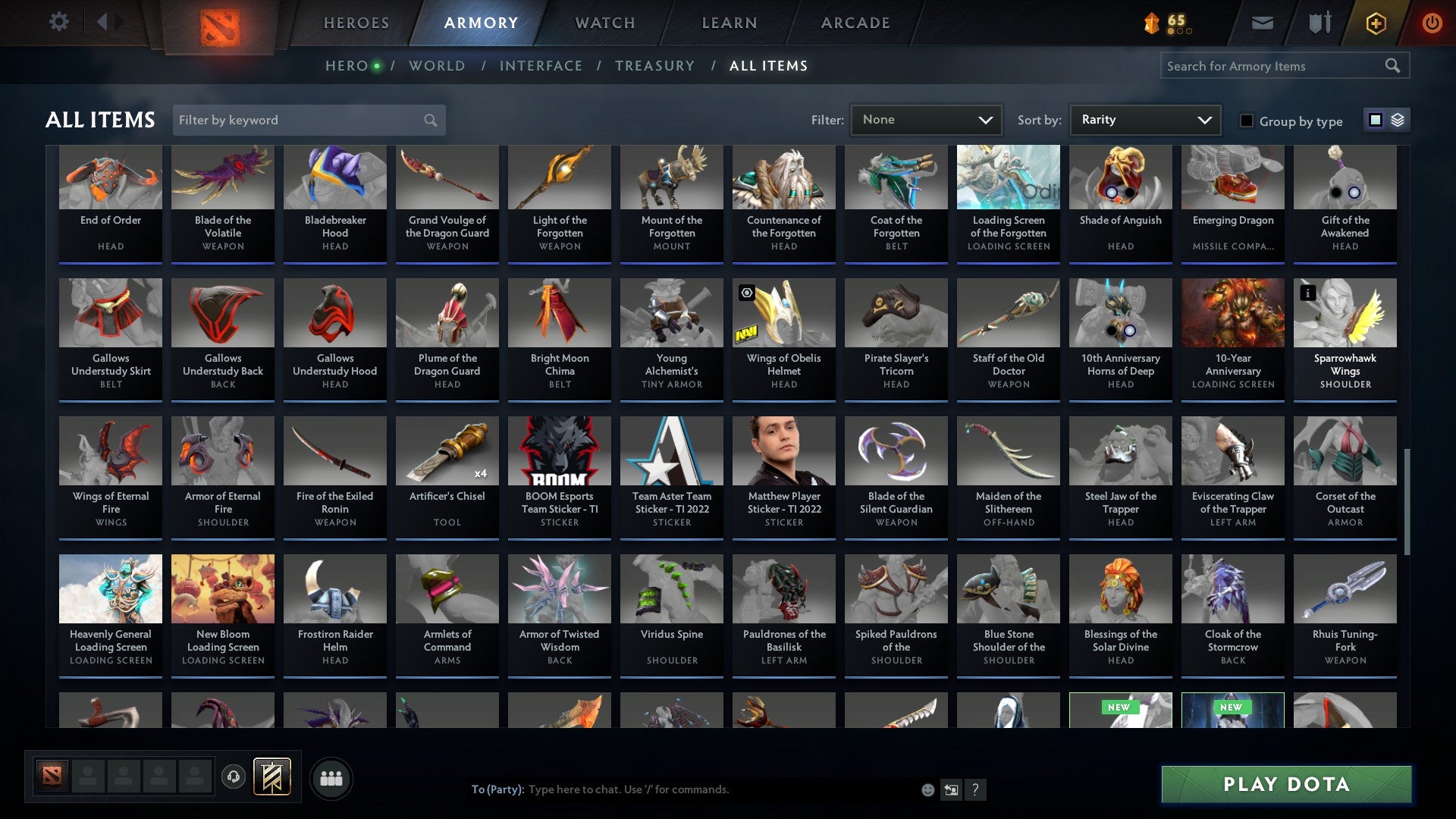The image size is (1456, 819).
Task: Click the power button to exit
Action: tap(1432, 22)
